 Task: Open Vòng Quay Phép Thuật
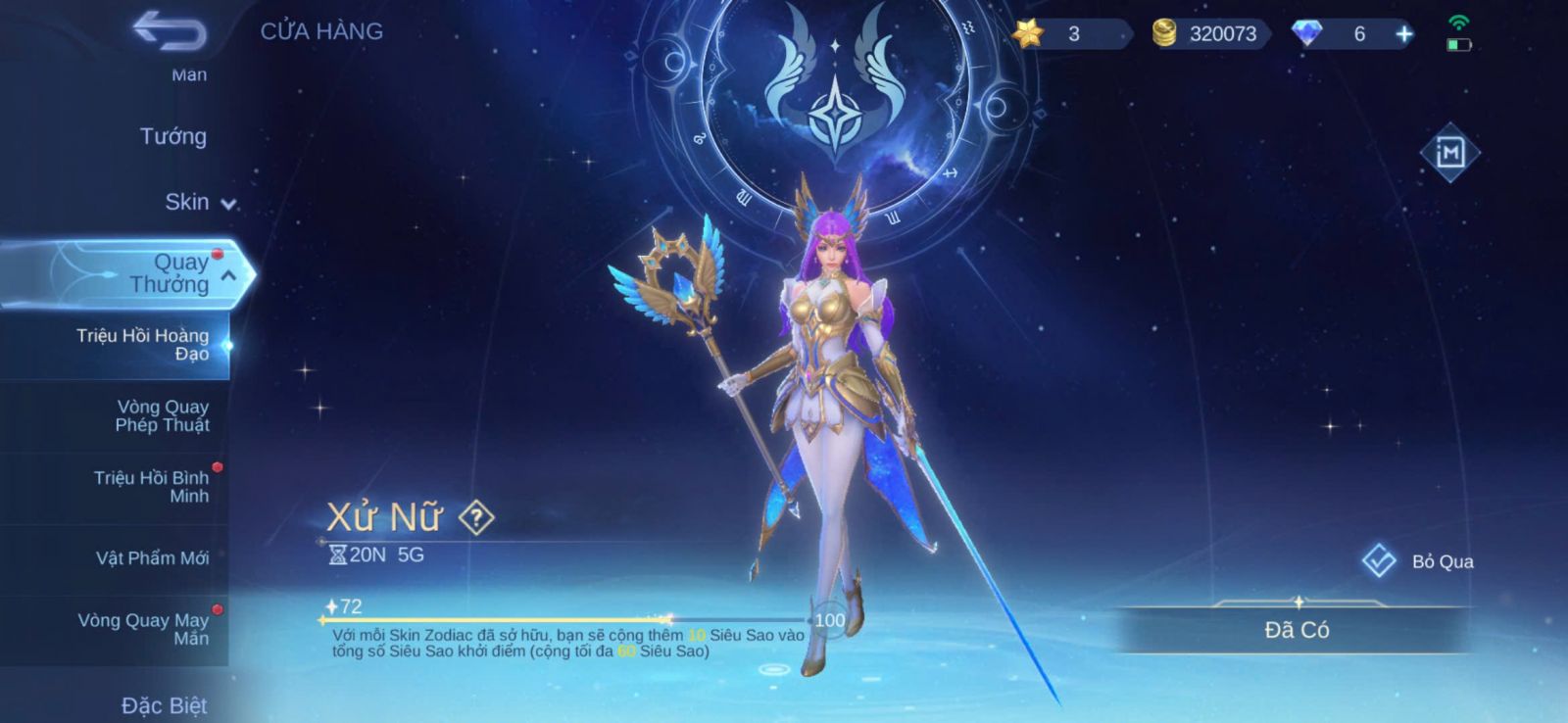tap(162, 415)
